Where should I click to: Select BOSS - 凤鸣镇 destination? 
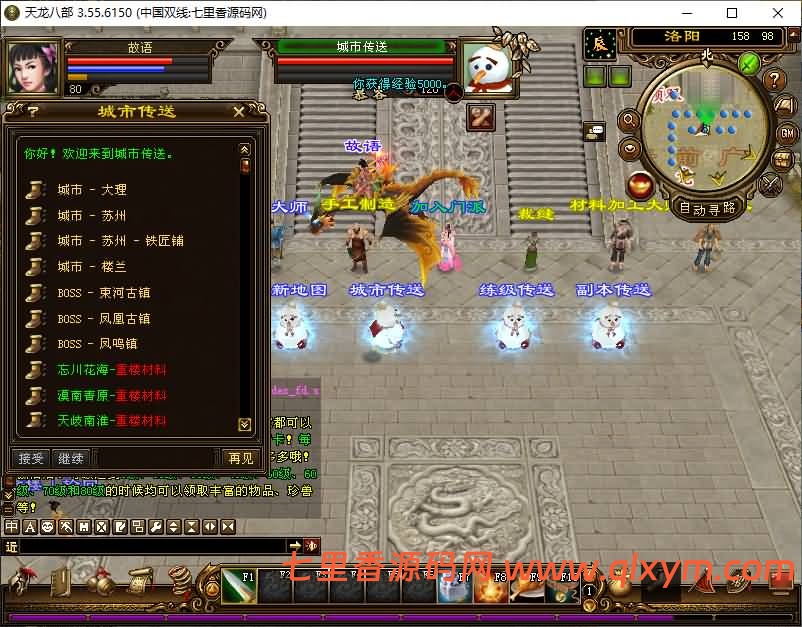pyautogui.click(x=97, y=344)
